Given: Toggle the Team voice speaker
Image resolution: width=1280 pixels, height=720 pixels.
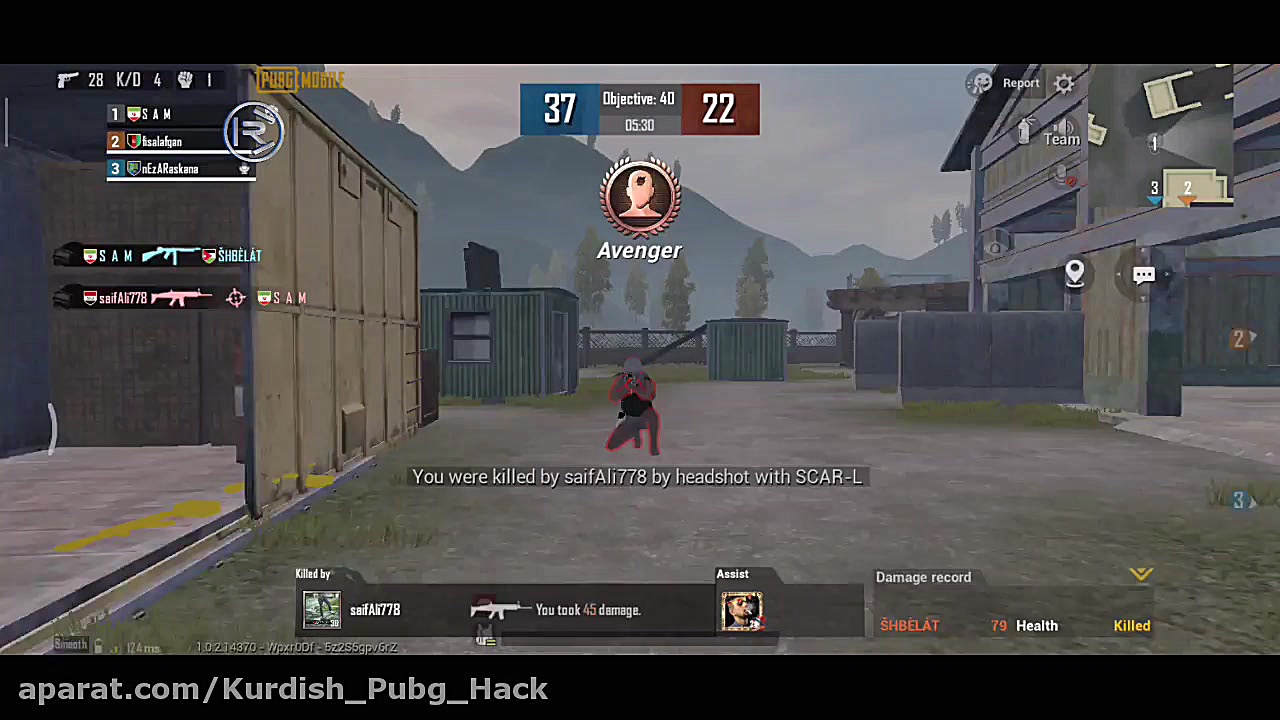Looking at the screenshot, I should pyautogui.click(x=1062, y=129).
